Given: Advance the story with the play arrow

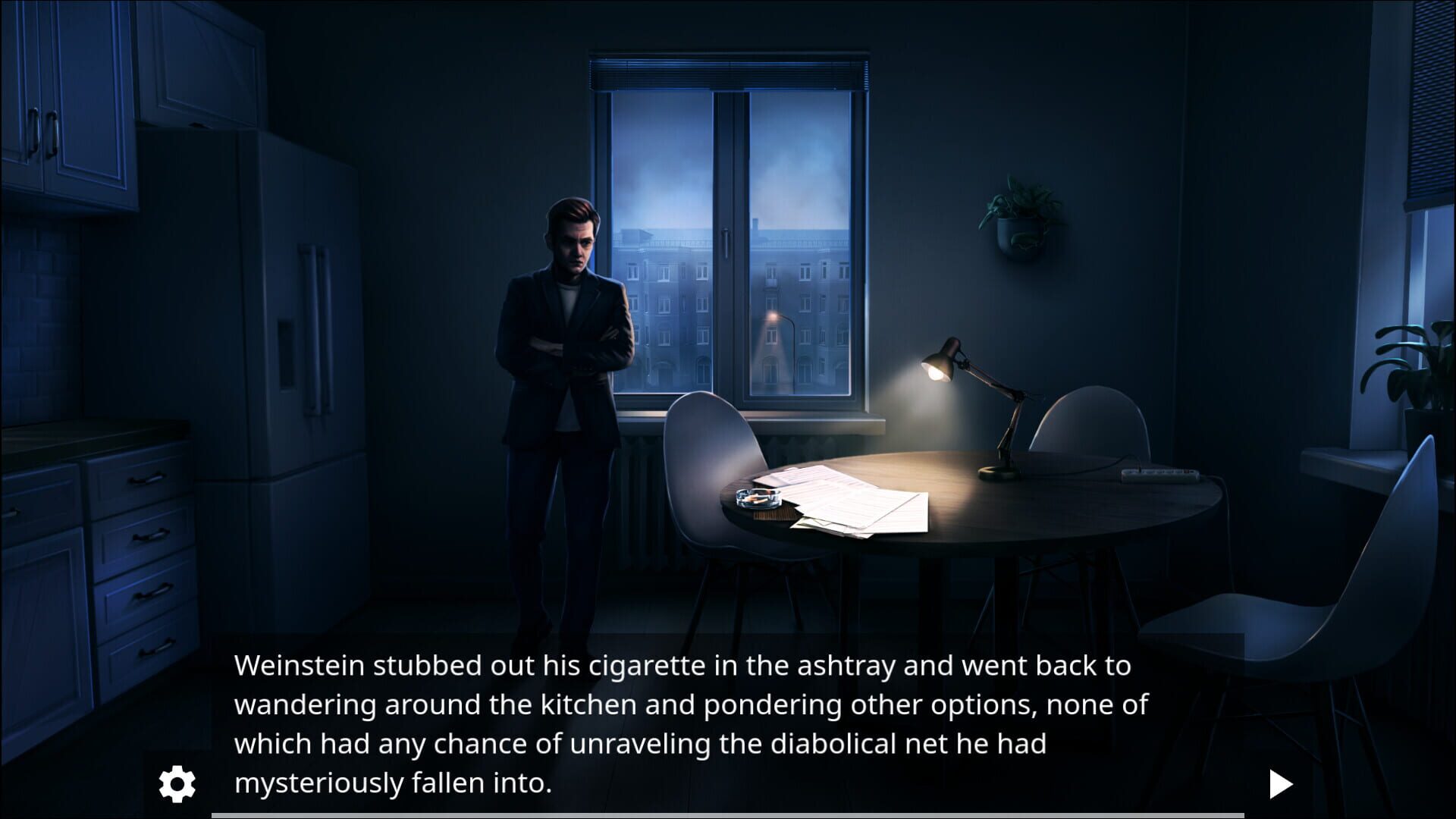Looking at the screenshot, I should (x=1282, y=784).
